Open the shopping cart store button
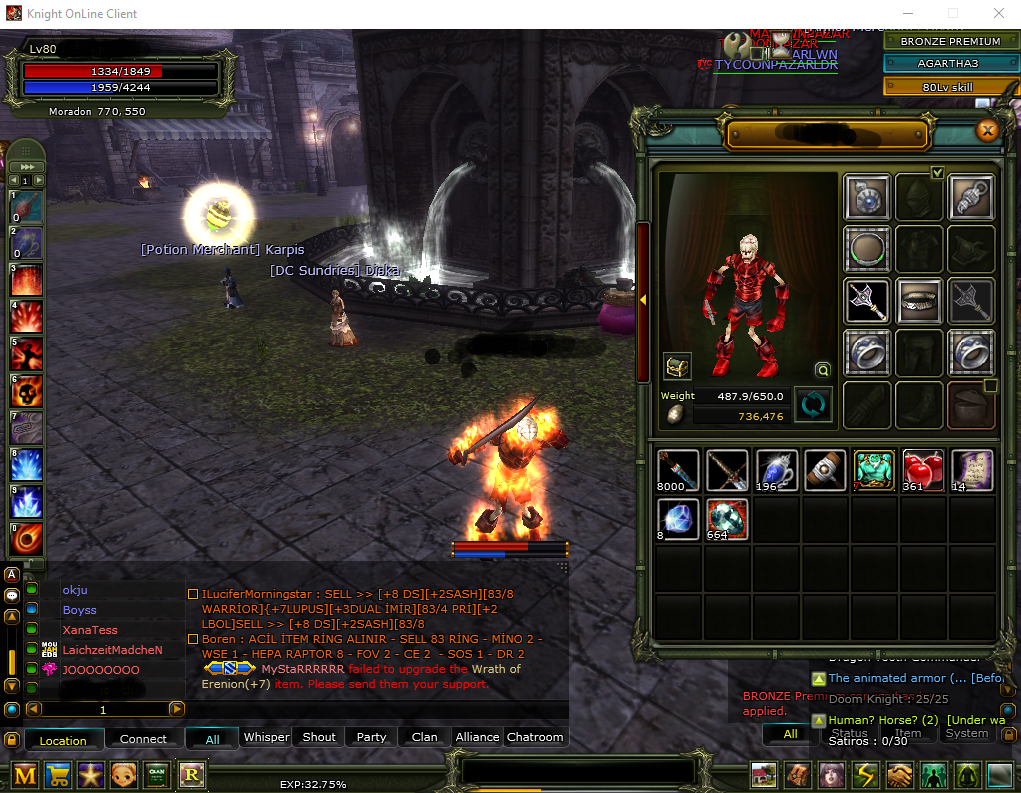Viewport: 1021px width, 793px height. coord(59,775)
